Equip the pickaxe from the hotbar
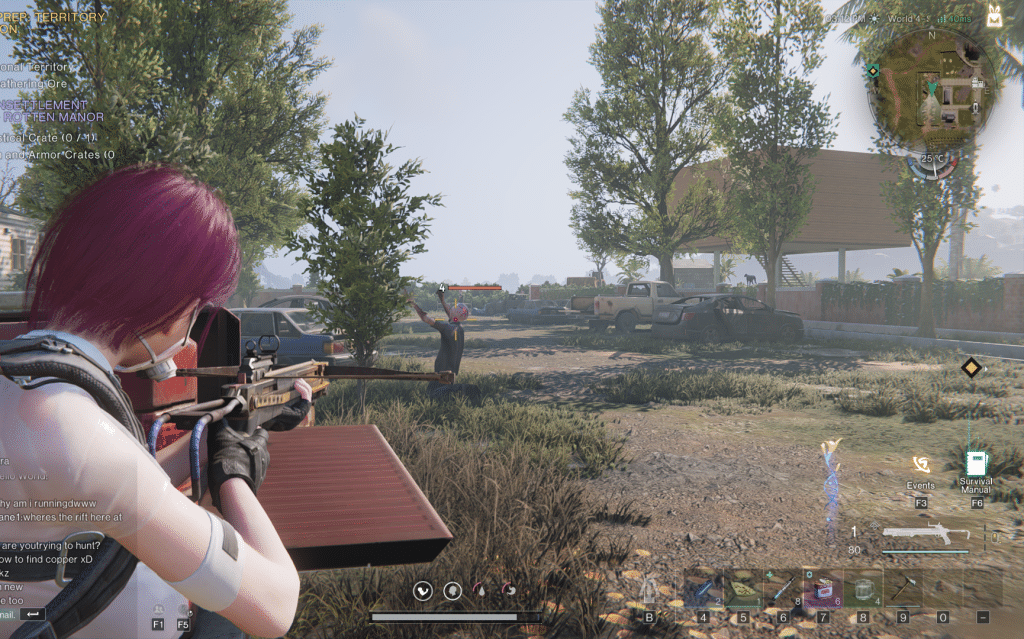The height and width of the screenshot is (639, 1024). [902, 589]
